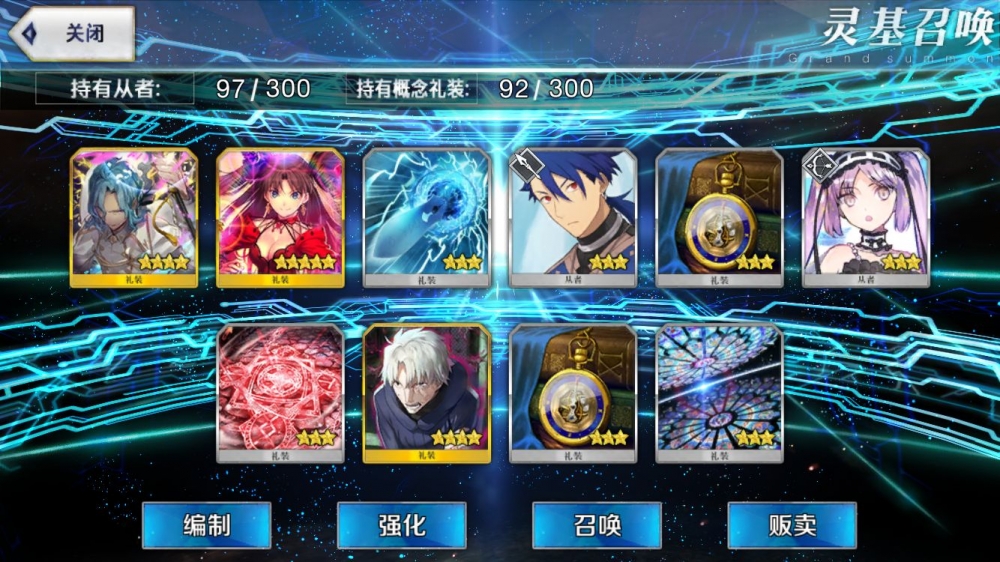Close the summon results screen
Screen dimensions: 1000x562
tap(72, 33)
